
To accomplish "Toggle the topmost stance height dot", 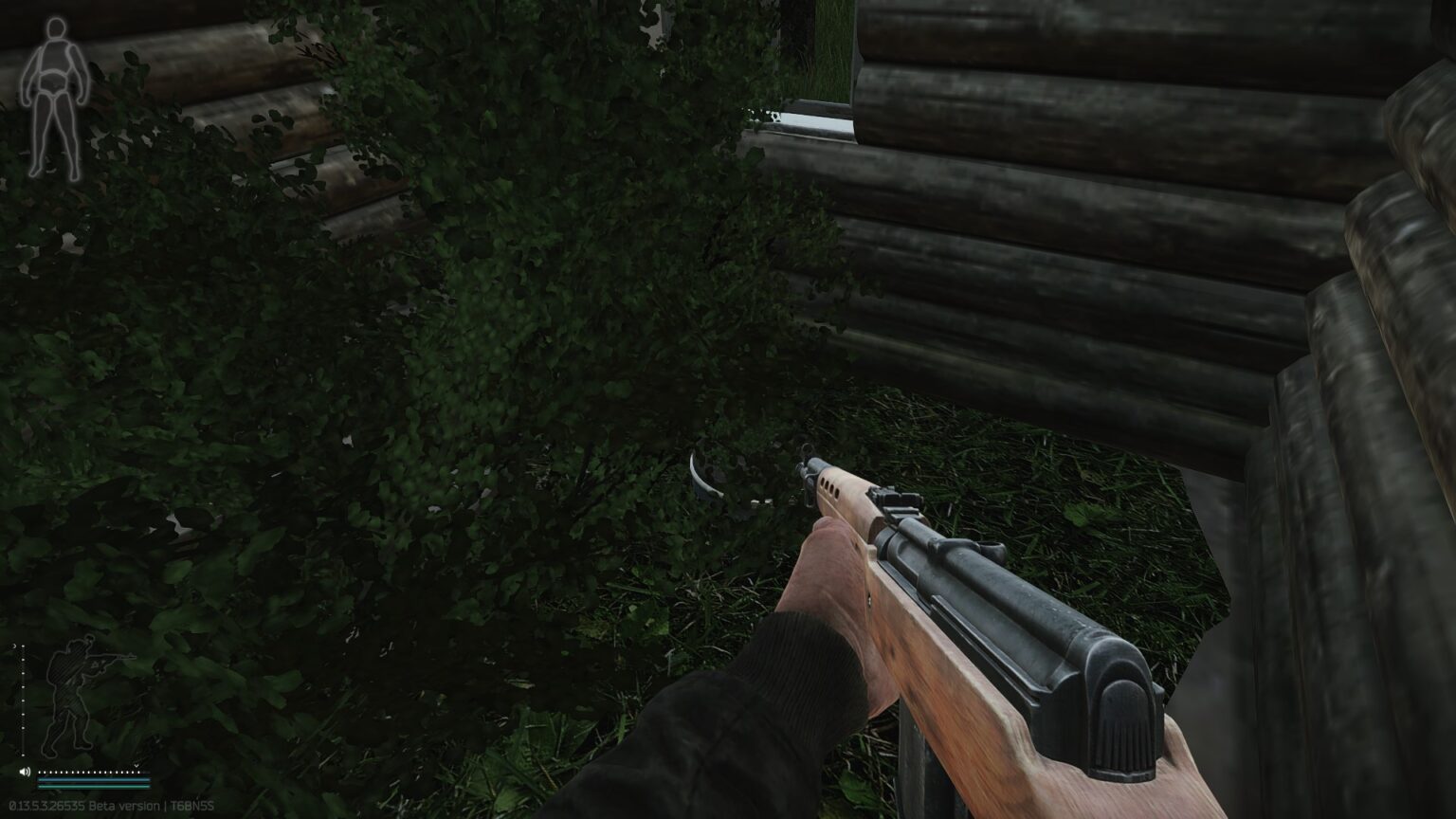I will [23, 646].
